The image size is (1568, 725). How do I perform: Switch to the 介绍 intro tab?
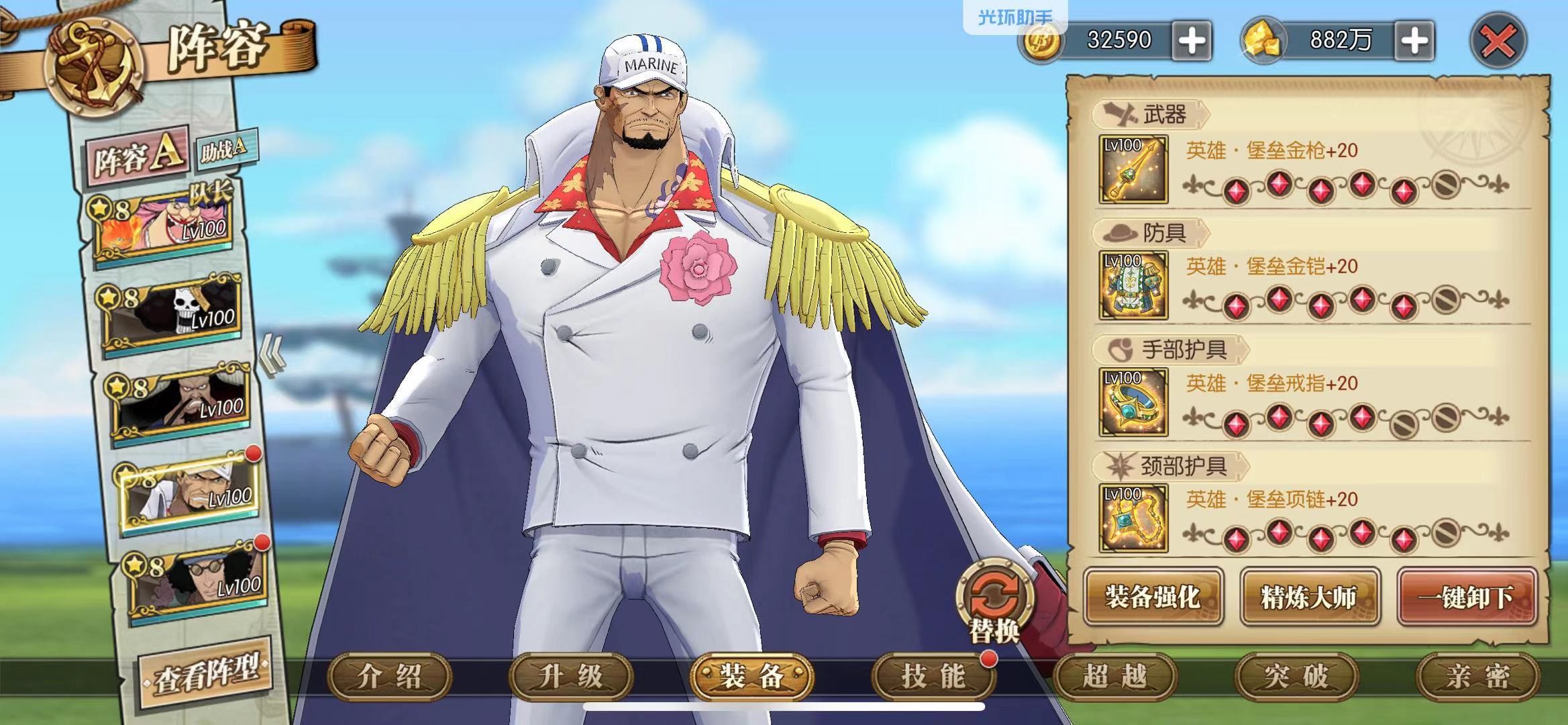tap(389, 677)
